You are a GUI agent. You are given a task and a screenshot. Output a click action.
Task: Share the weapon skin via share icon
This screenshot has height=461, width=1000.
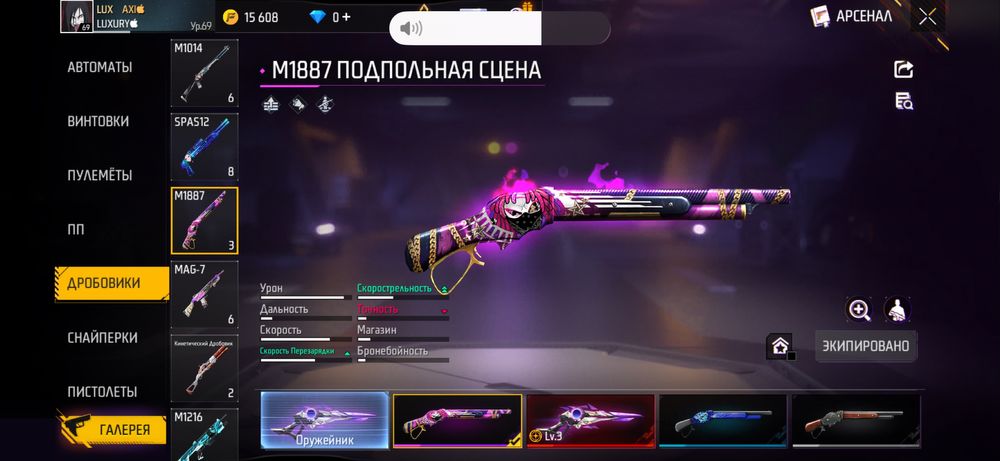903,69
